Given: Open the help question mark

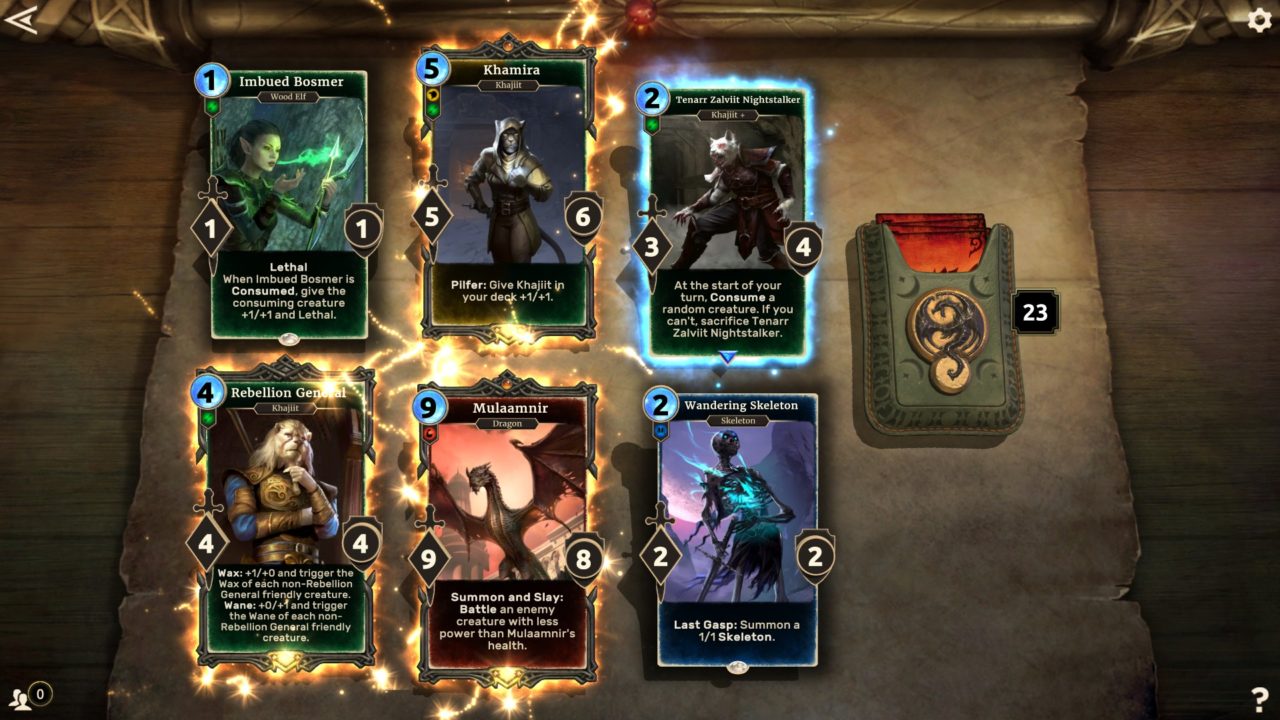Looking at the screenshot, I should click(x=1259, y=699).
